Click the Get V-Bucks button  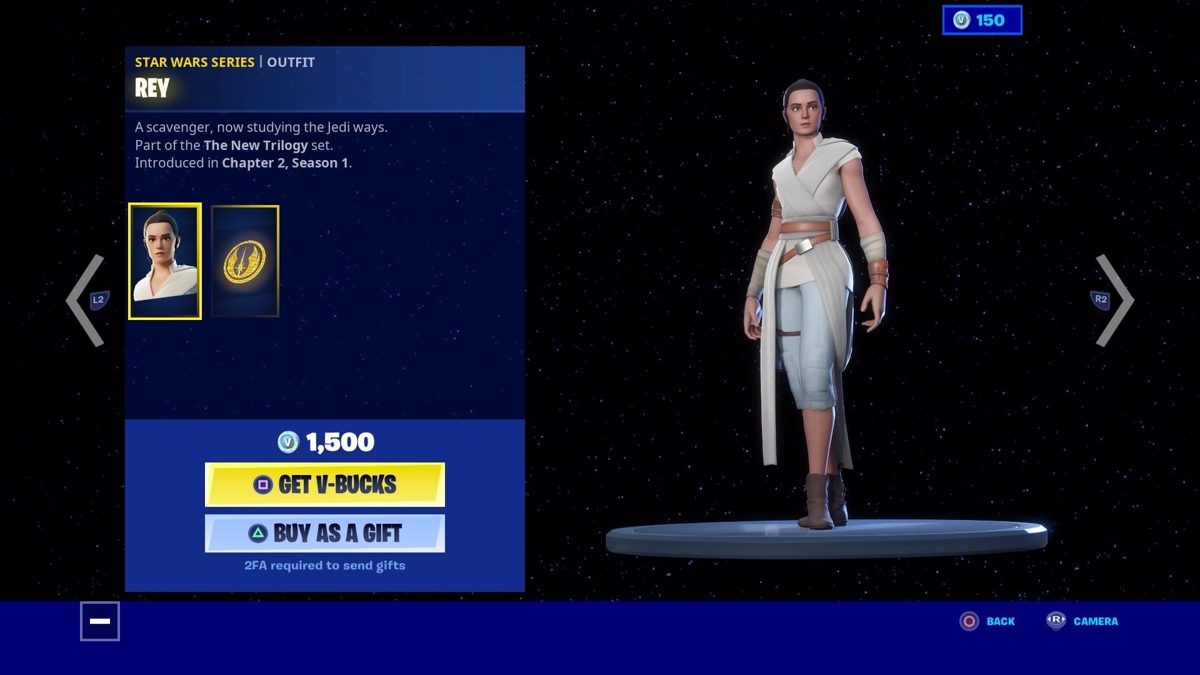(324, 485)
